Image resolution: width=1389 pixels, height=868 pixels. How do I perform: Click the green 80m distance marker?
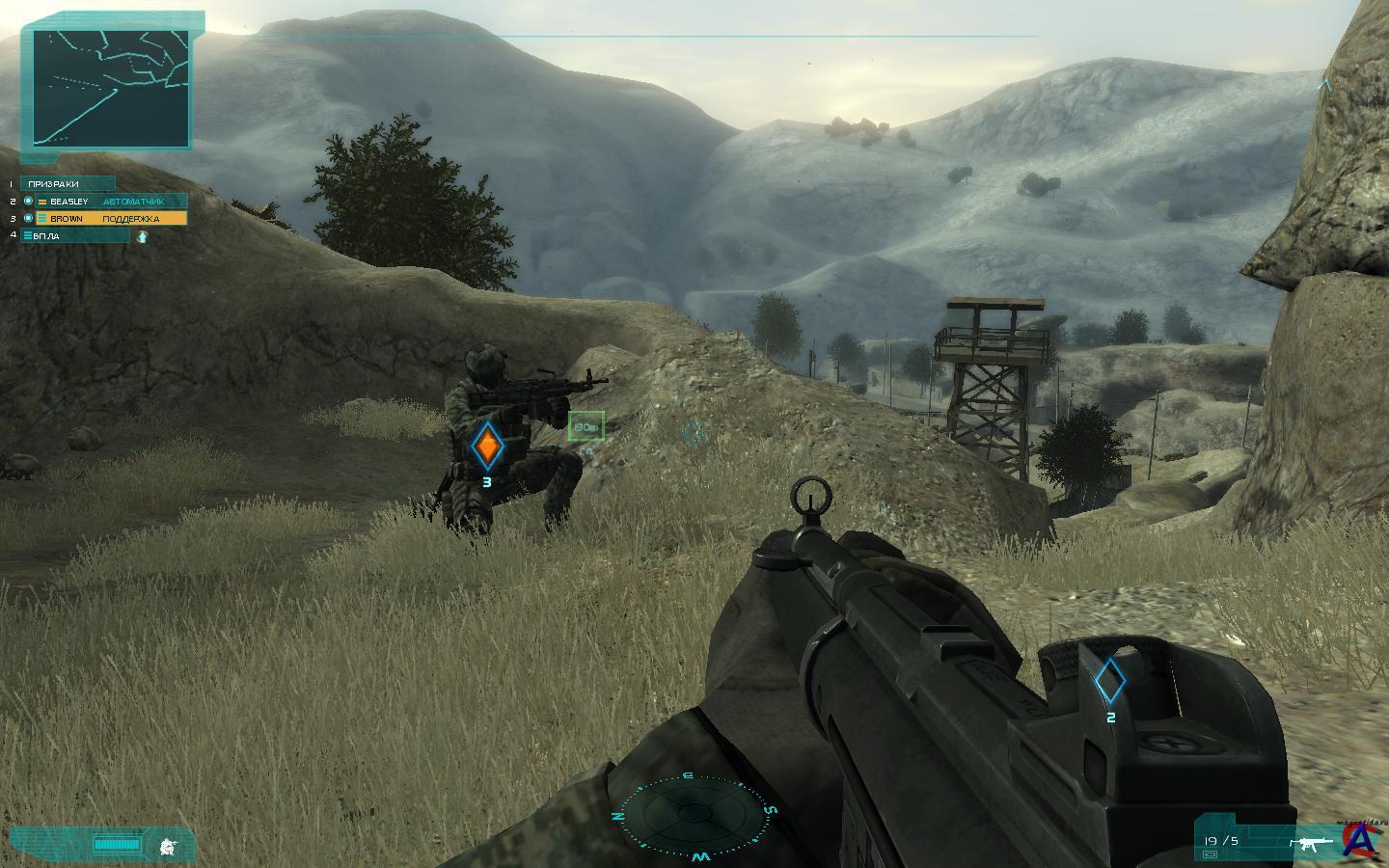(586, 426)
